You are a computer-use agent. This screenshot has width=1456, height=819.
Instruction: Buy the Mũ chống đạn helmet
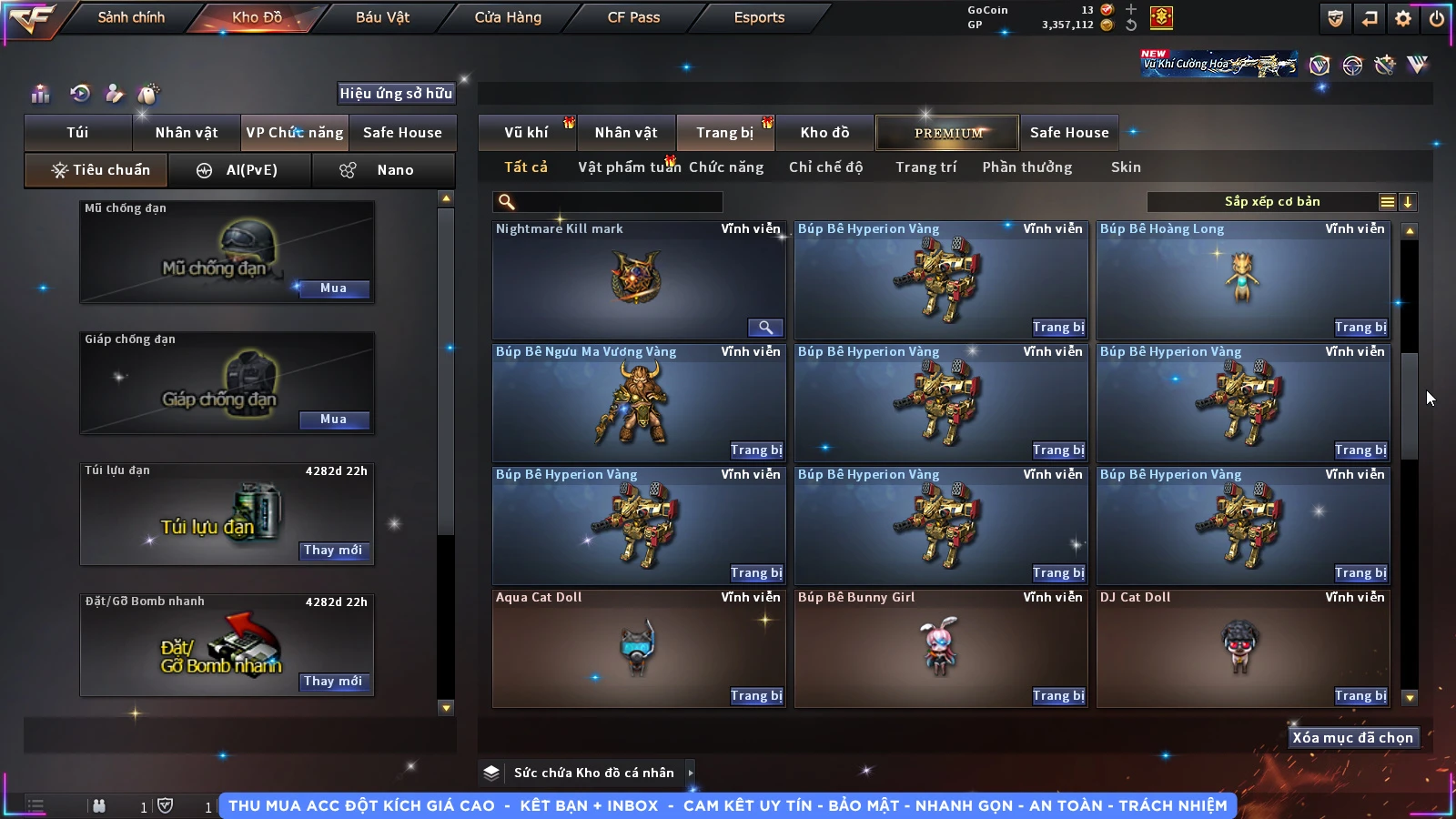tap(333, 288)
